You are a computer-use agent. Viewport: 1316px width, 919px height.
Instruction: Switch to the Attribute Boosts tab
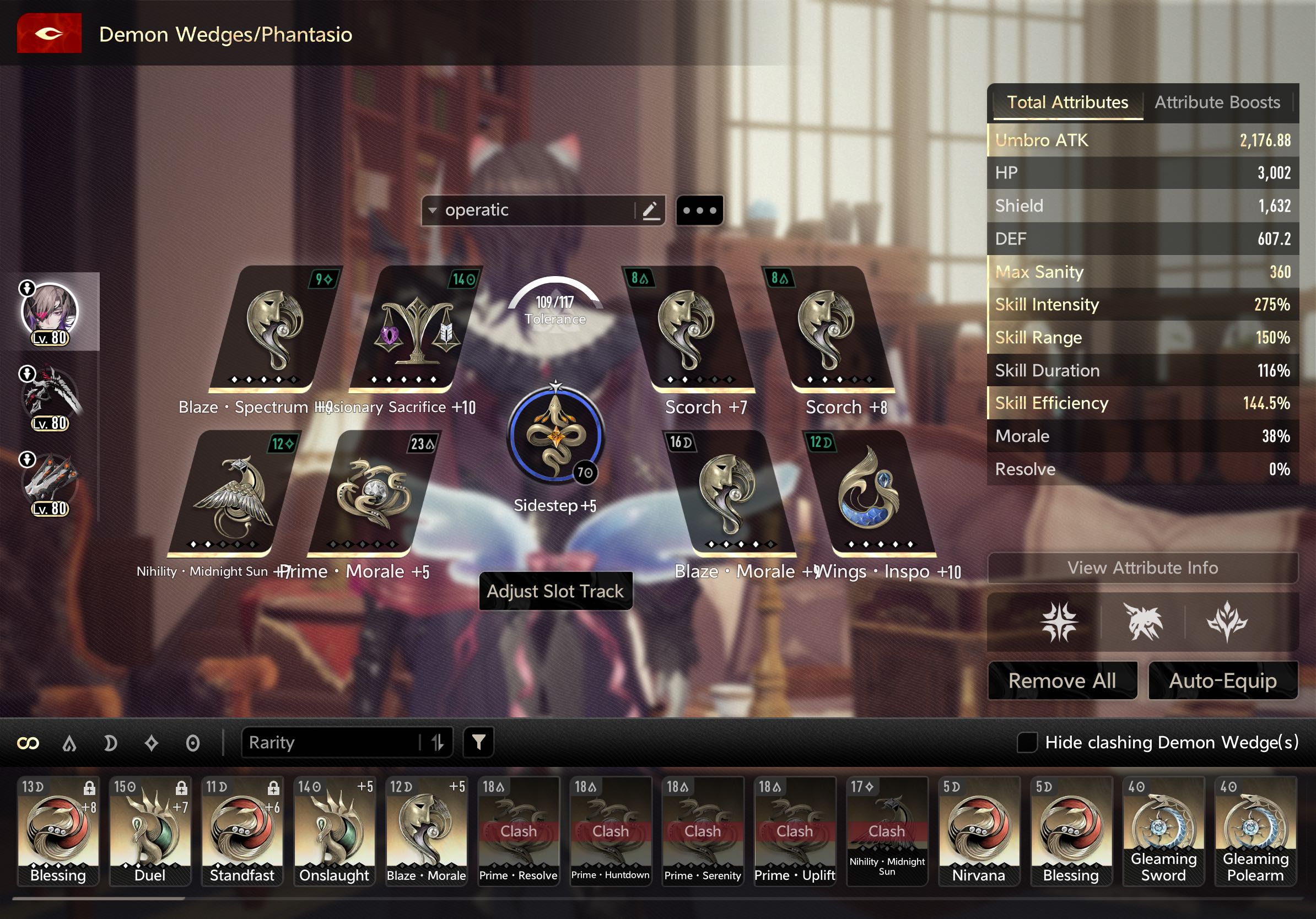click(1216, 102)
